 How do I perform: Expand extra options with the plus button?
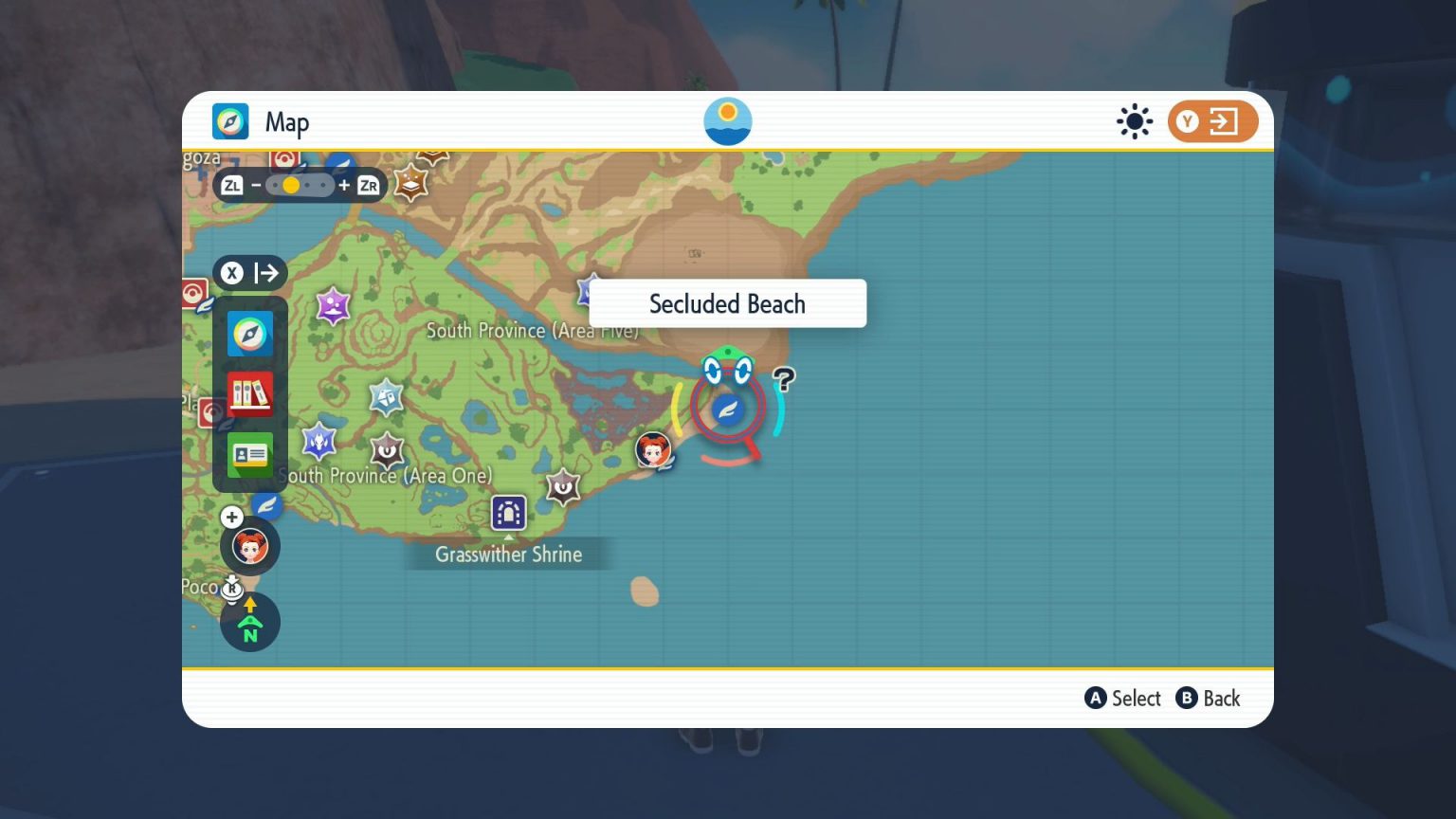pyautogui.click(x=232, y=518)
